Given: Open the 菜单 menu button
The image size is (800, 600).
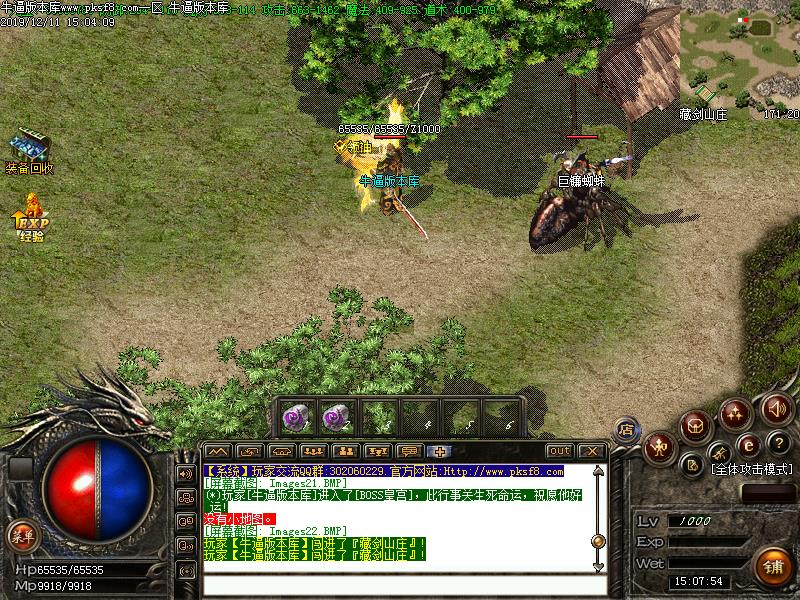Looking at the screenshot, I should pyautogui.click(x=22, y=536).
